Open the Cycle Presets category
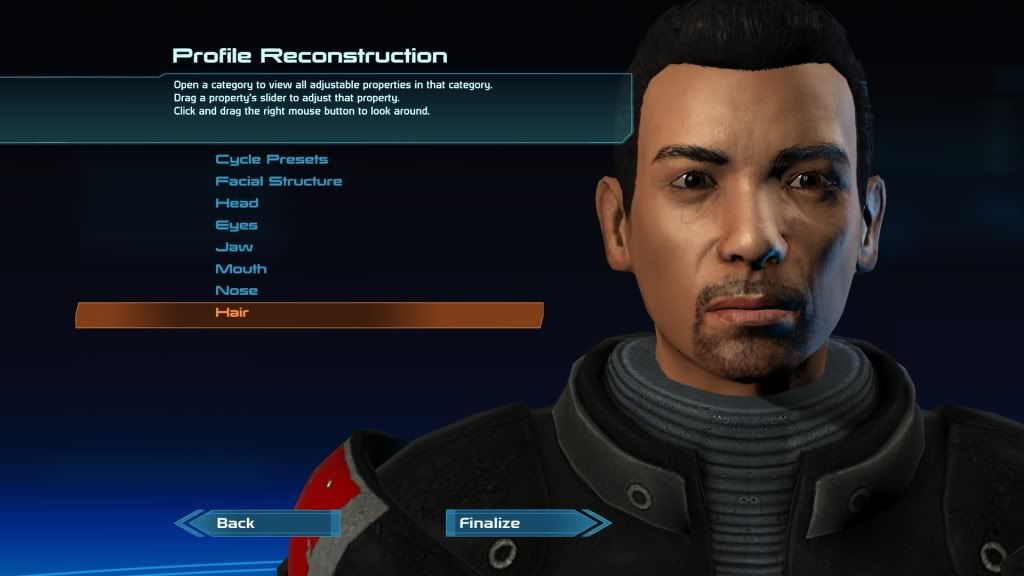The image size is (1024, 576). (271, 159)
